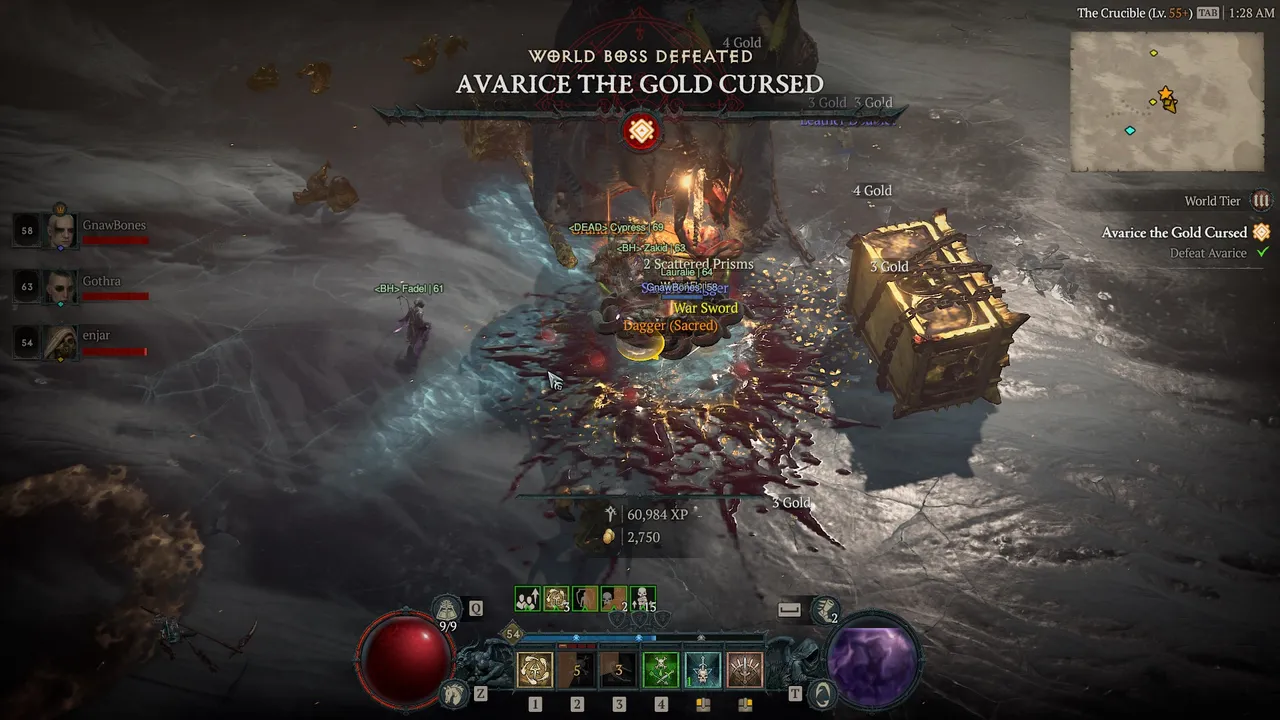The image size is (1280, 720).
Task: Select the Avarice world boss emblem
Action: point(641,131)
